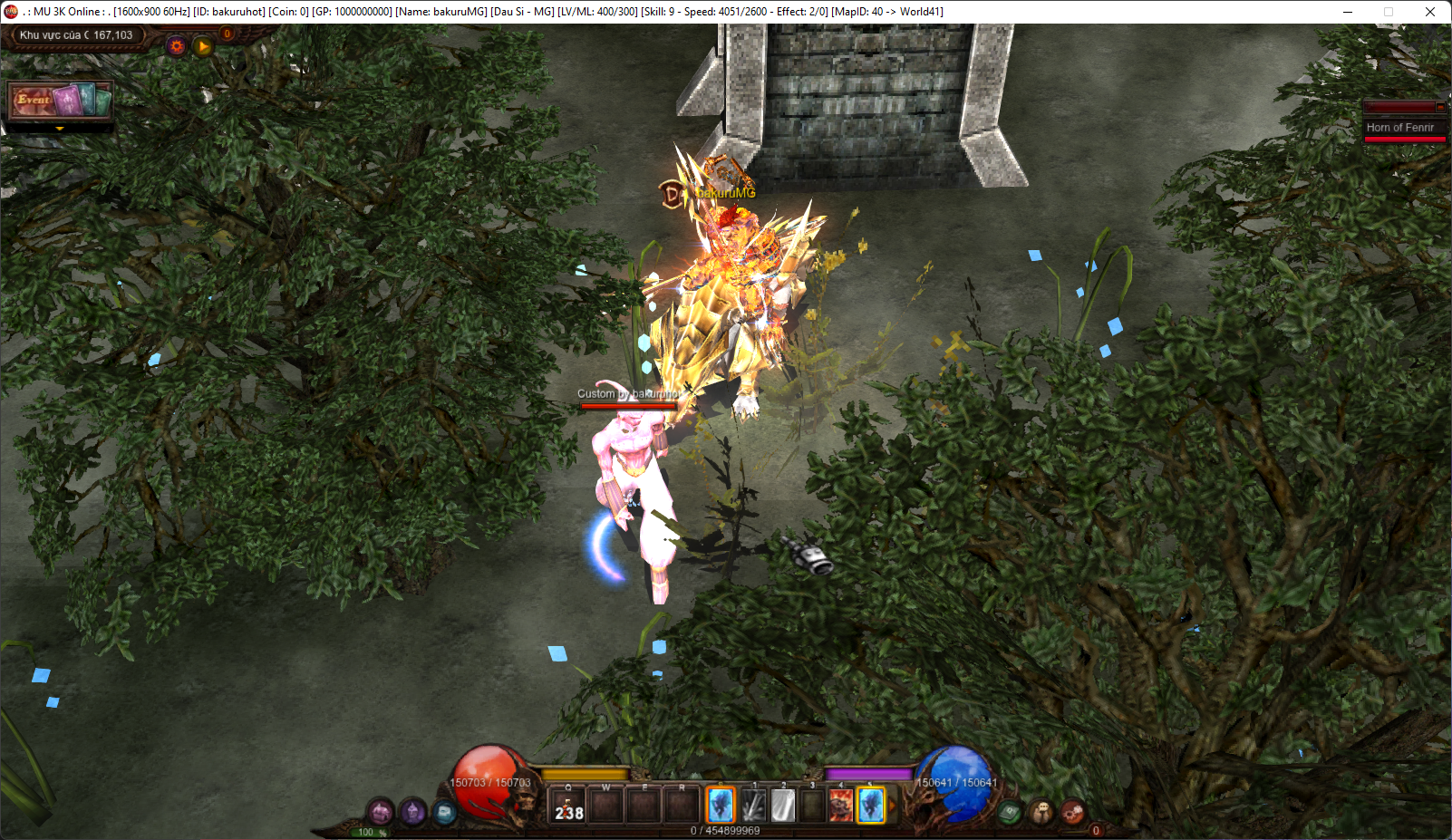Open the green book icon

point(1011,812)
